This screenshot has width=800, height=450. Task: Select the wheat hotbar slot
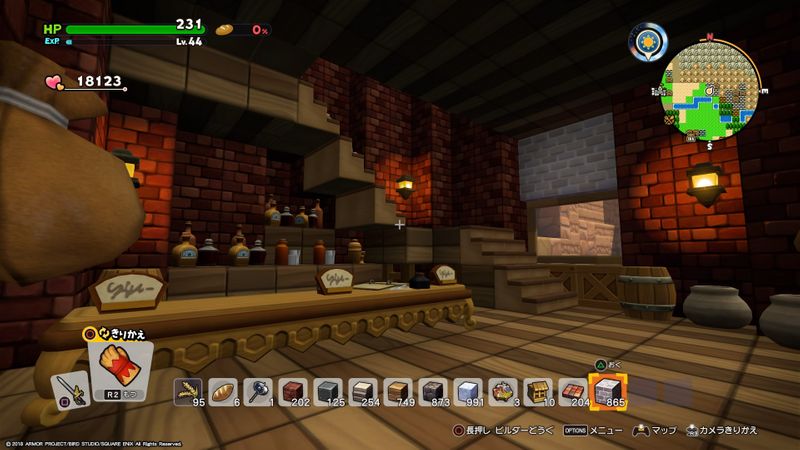click(188, 392)
